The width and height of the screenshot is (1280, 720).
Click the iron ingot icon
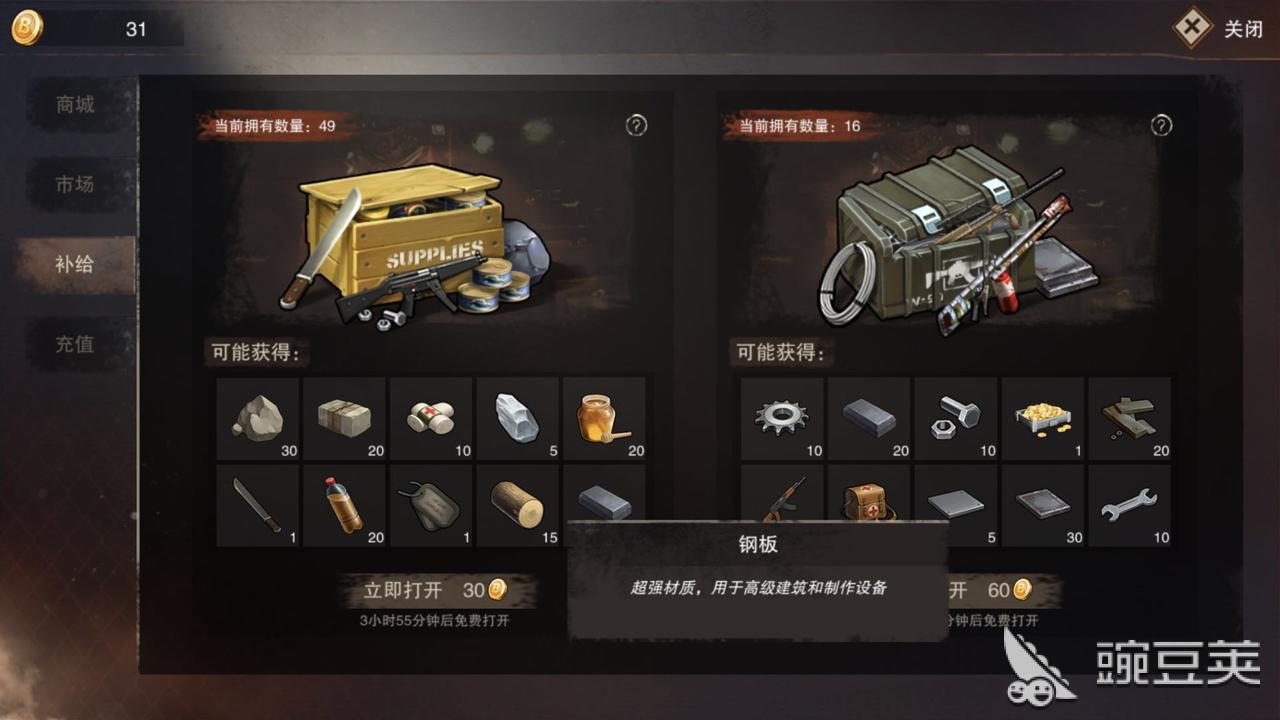tap(868, 418)
